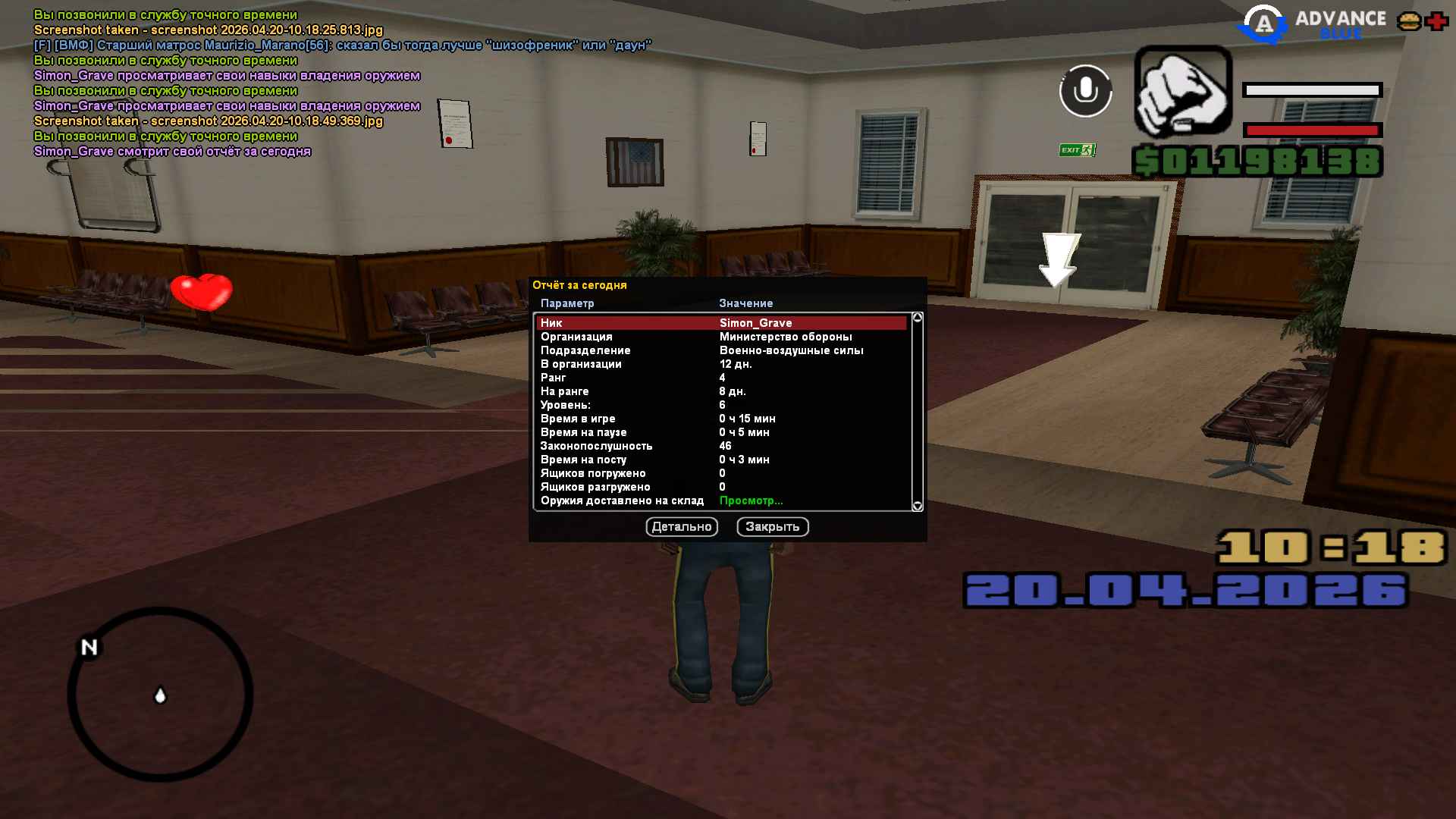Select the Организация row
Viewport: 1456px width, 819px height.
point(720,337)
